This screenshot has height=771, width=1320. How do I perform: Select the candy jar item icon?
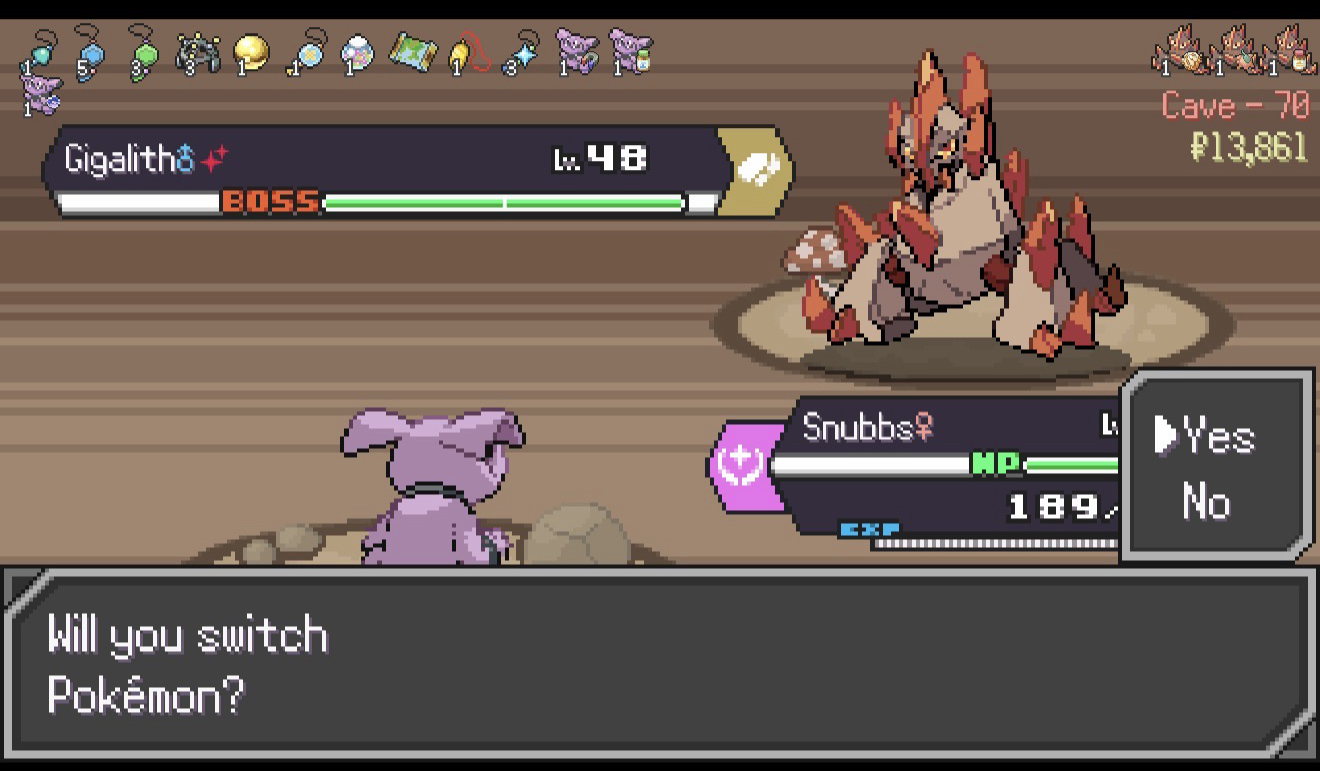357,53
